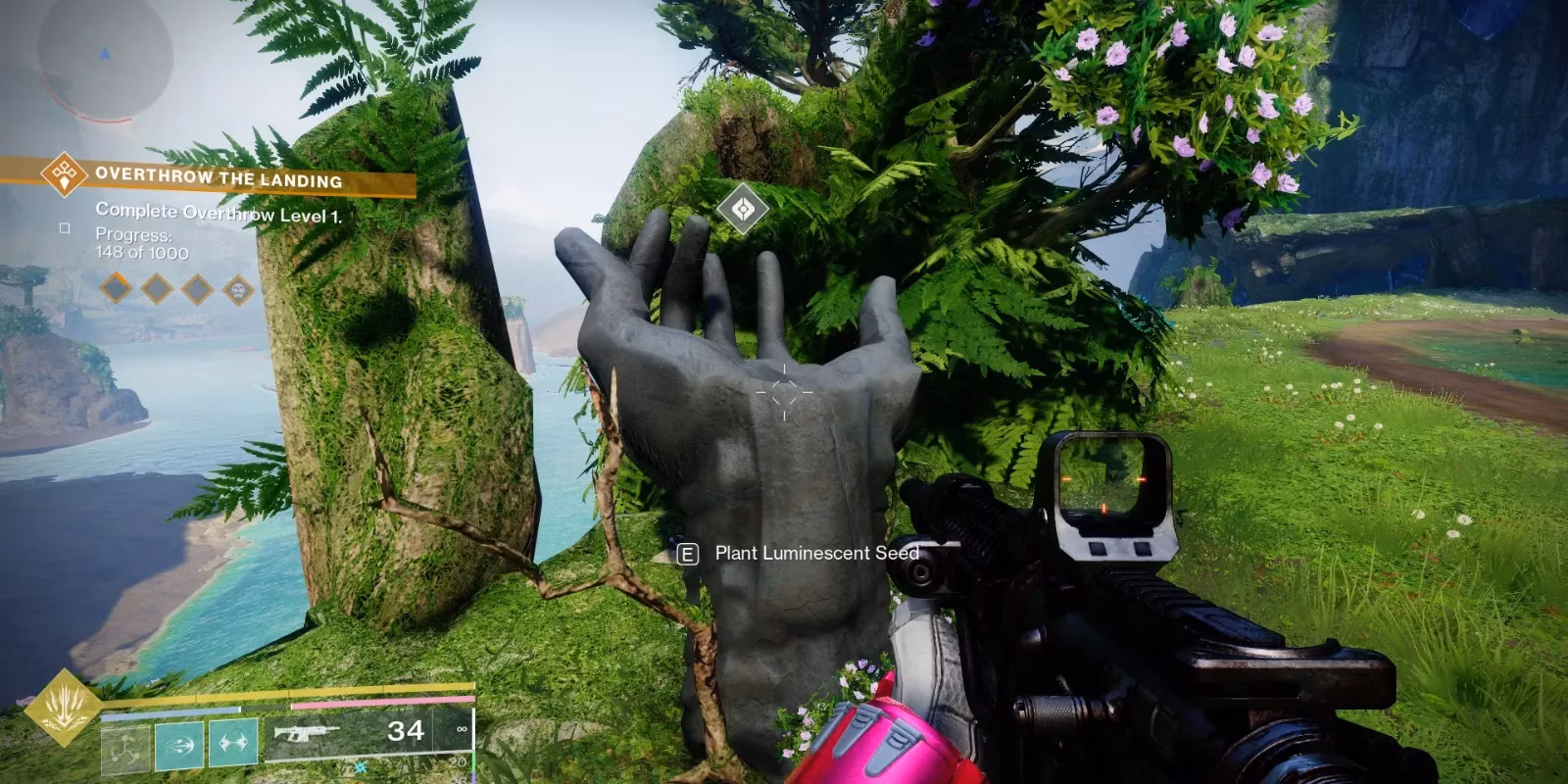
Task: Activate the golden Super ability diamond
Action: (64, 707)
